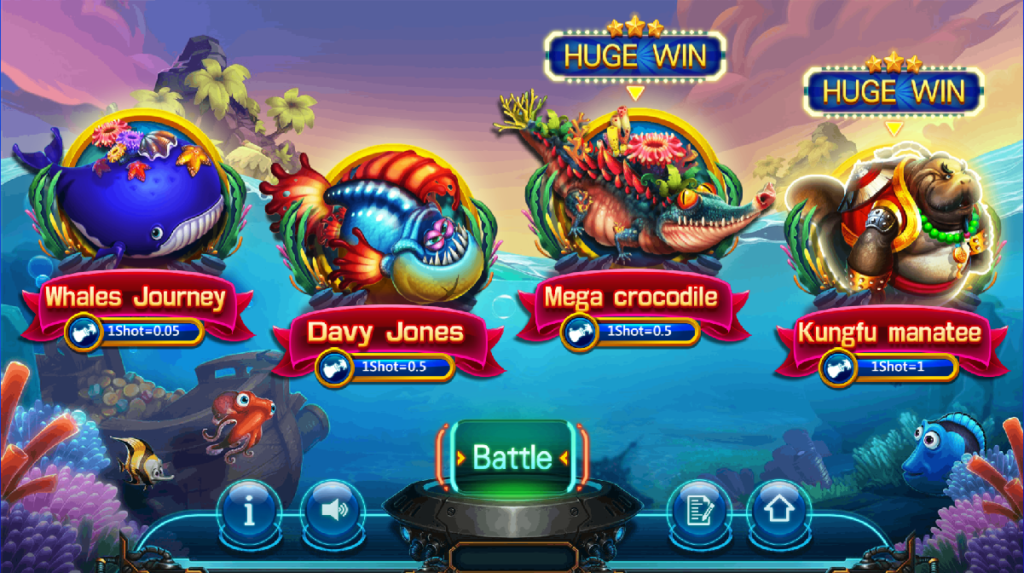Toggle the sound speaker button

(332, 510)
